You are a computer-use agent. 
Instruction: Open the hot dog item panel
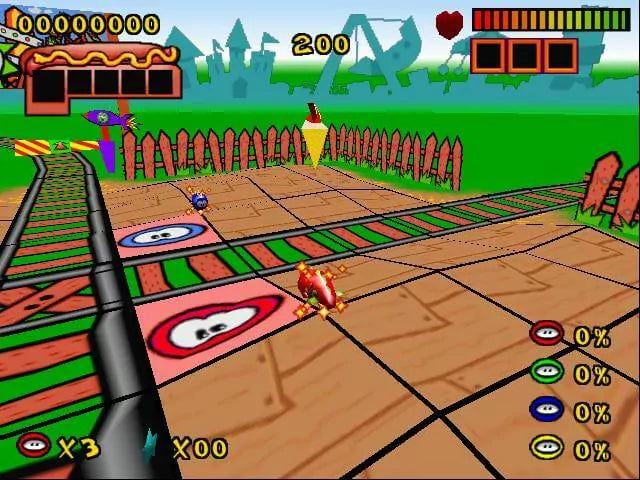[x=103, y=74]
